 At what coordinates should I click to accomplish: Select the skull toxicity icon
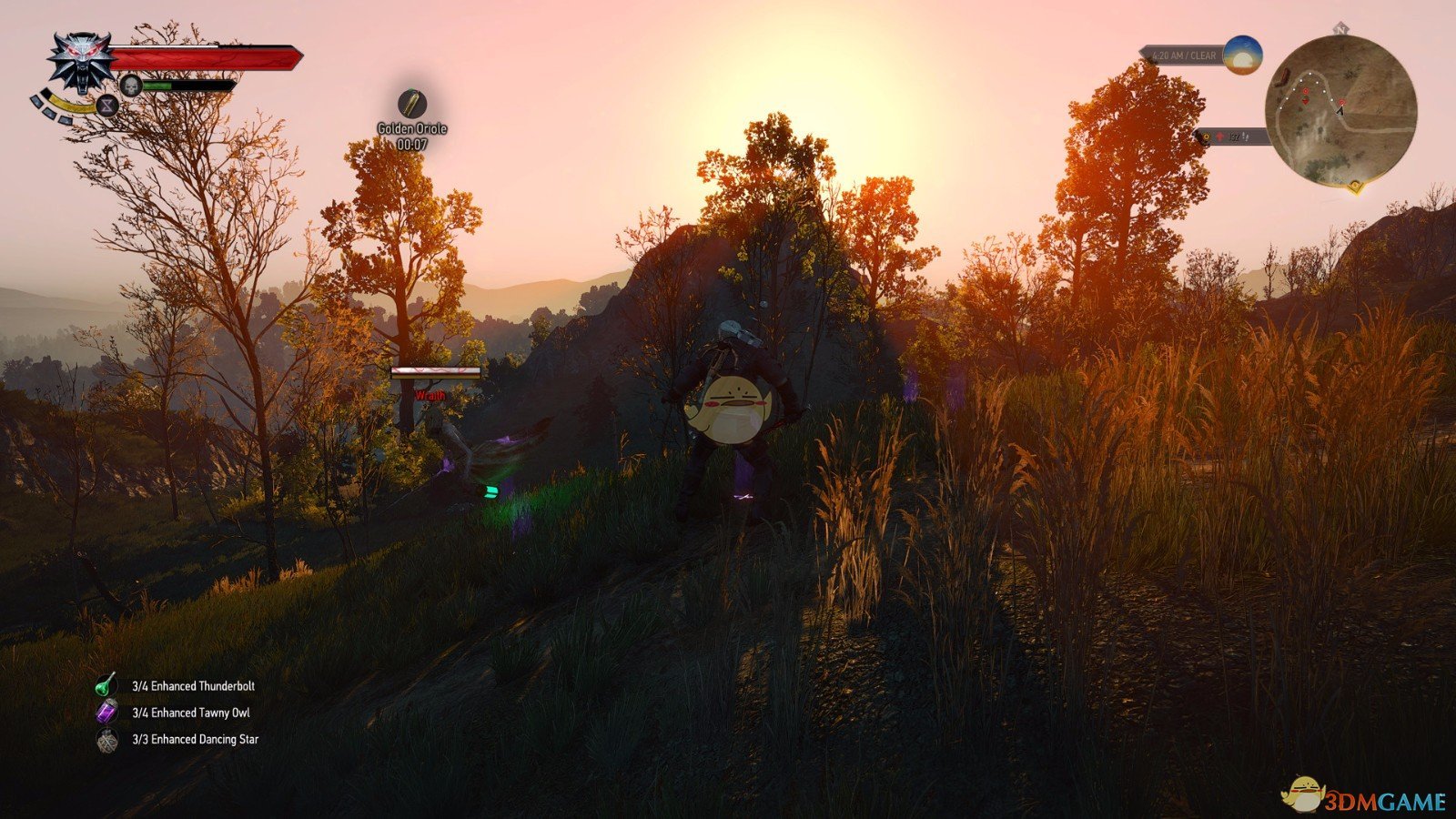(x=130, y=85)
